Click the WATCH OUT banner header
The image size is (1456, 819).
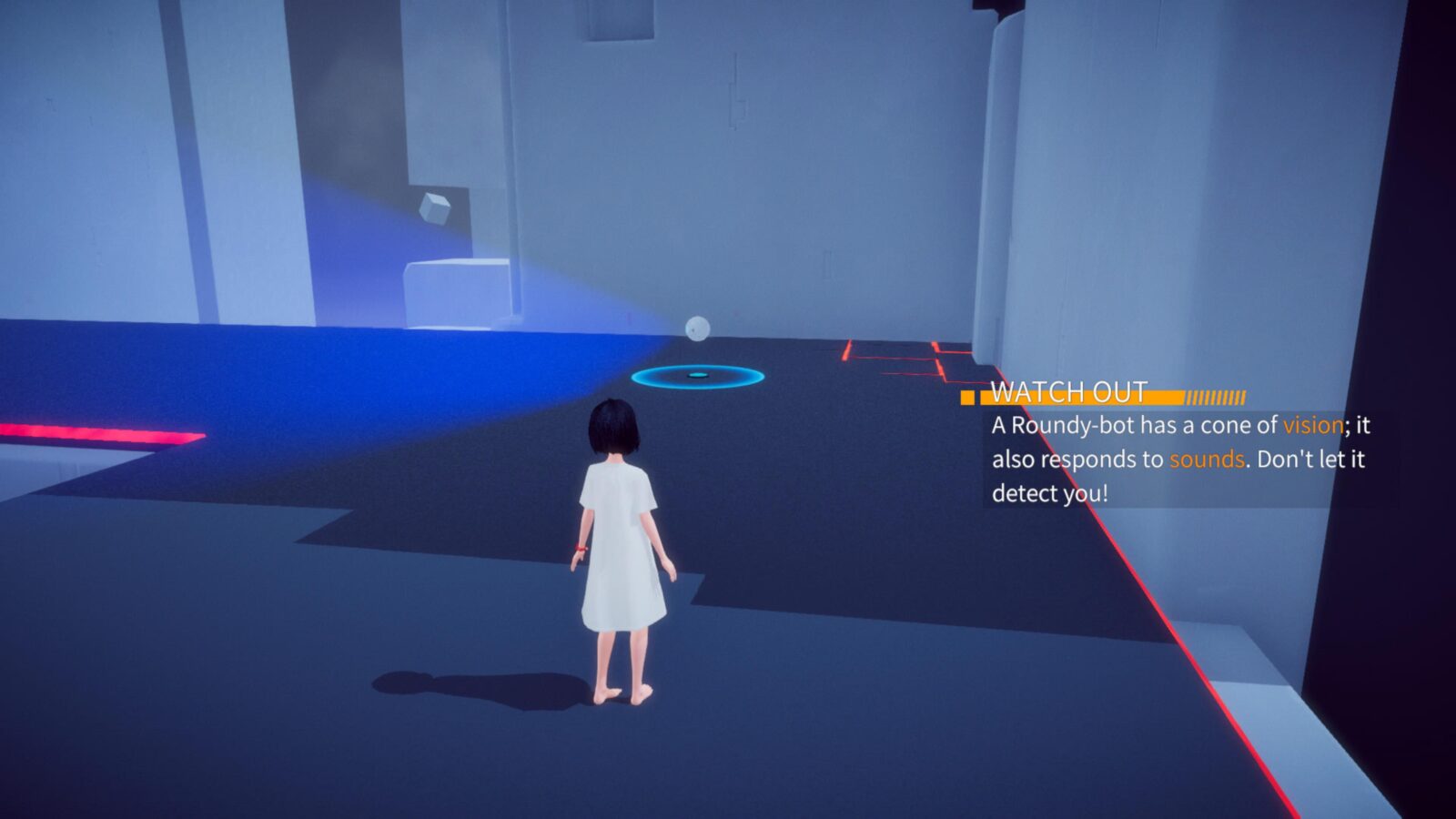(1069, 393)
